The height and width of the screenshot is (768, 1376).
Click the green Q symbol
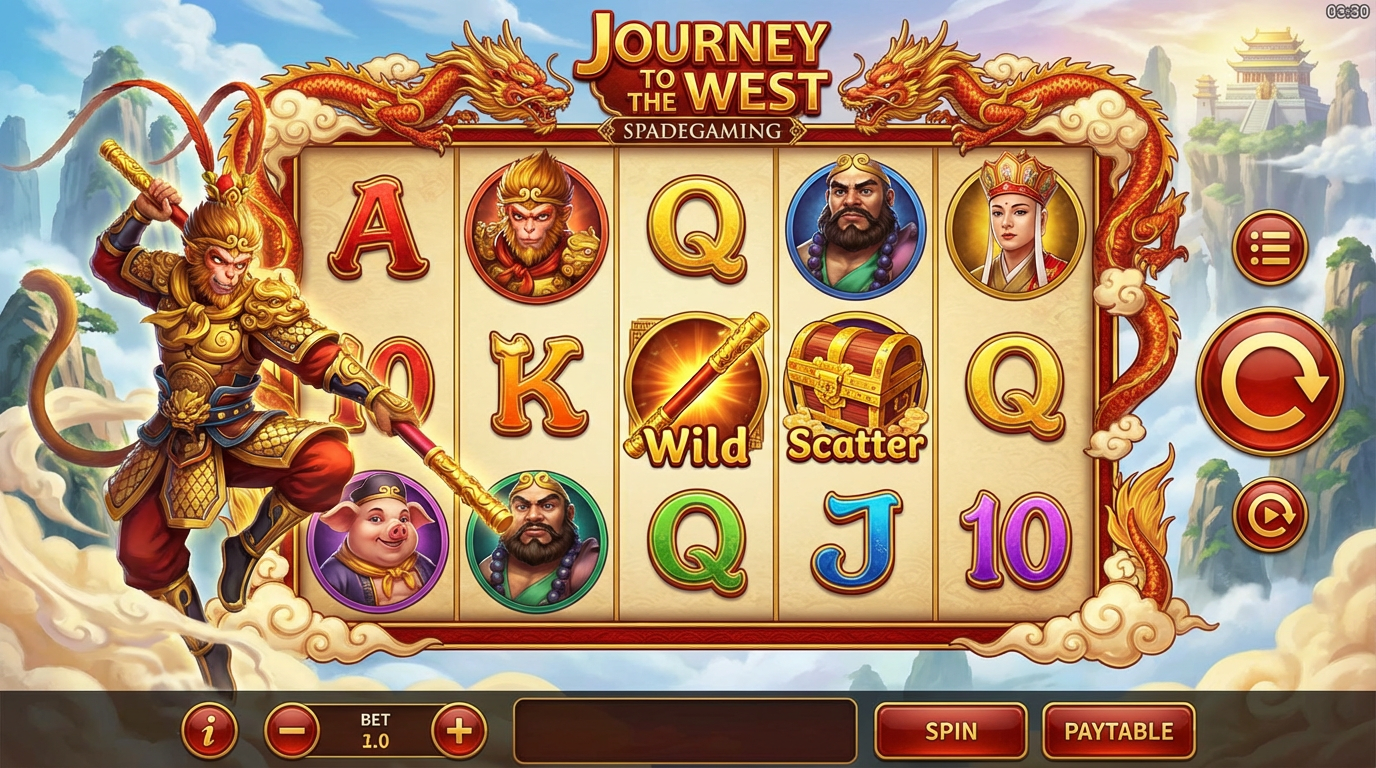[697, 538]
